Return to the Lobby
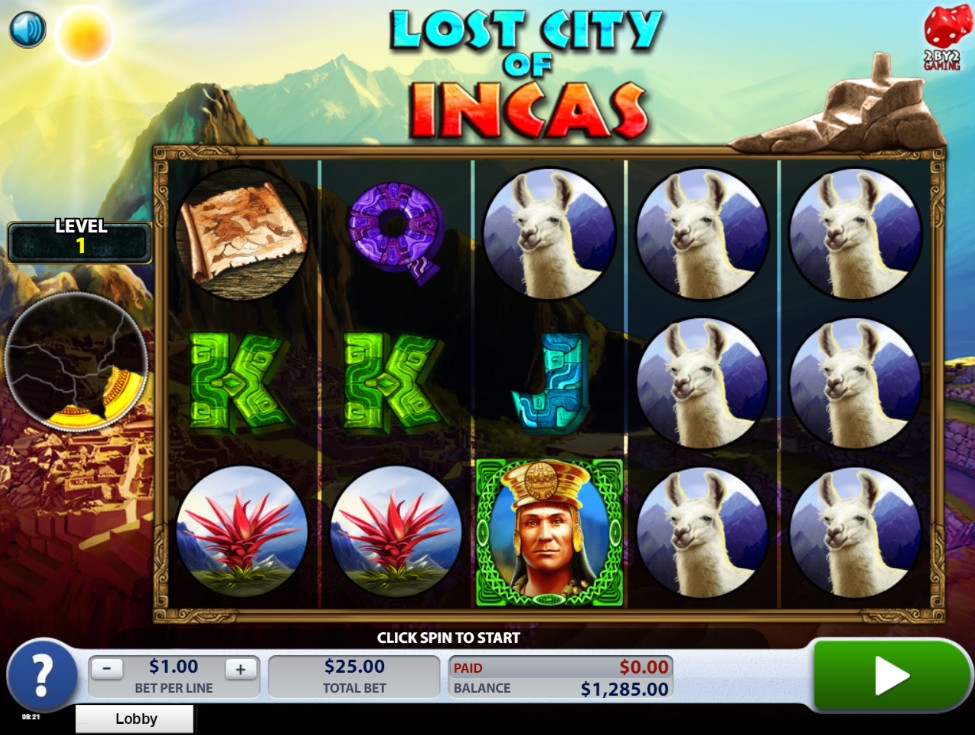The image size is (975, 735). point(135,718)
